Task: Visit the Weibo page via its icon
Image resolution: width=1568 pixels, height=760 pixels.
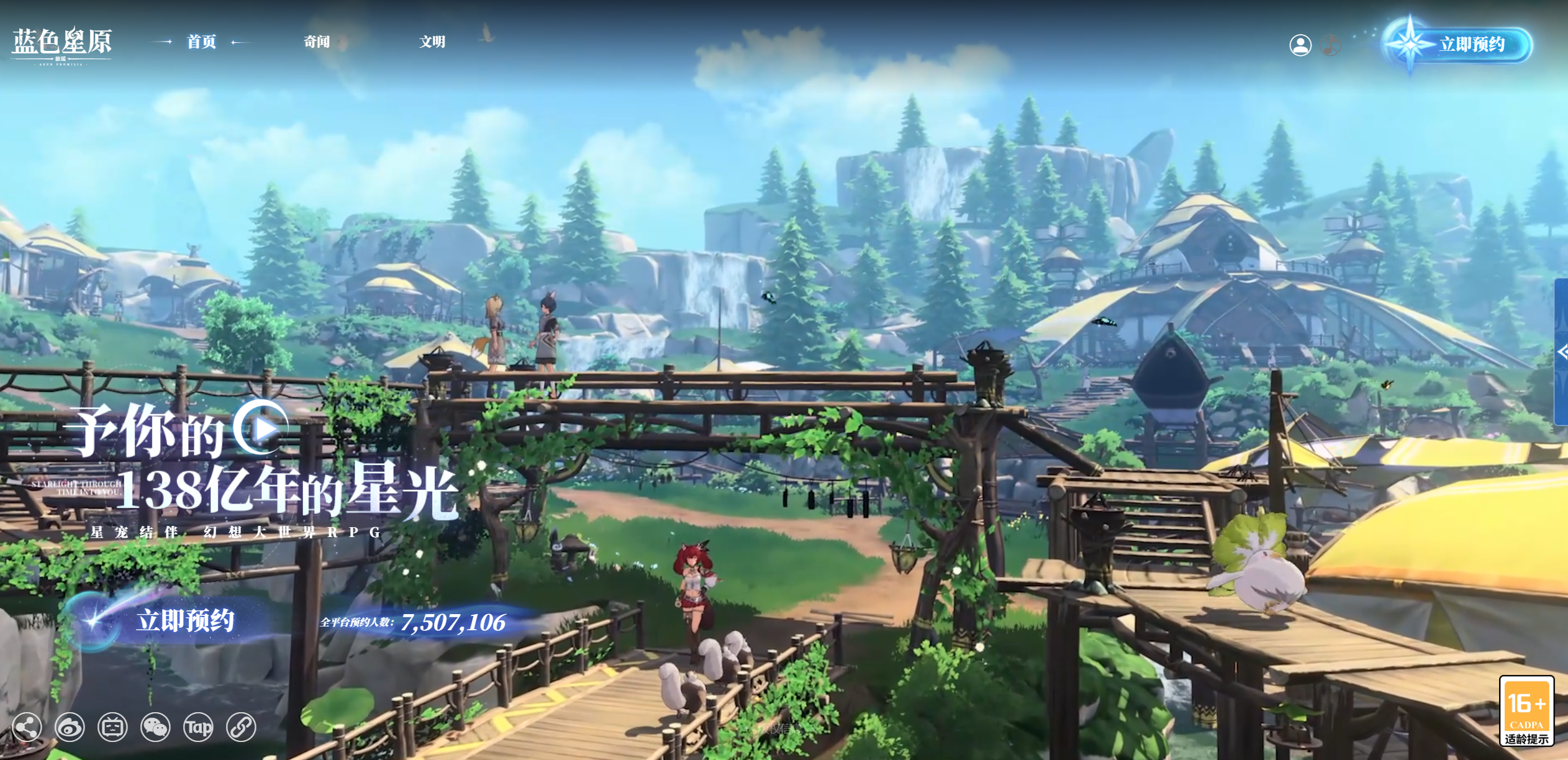Action: tap(70, 727)
